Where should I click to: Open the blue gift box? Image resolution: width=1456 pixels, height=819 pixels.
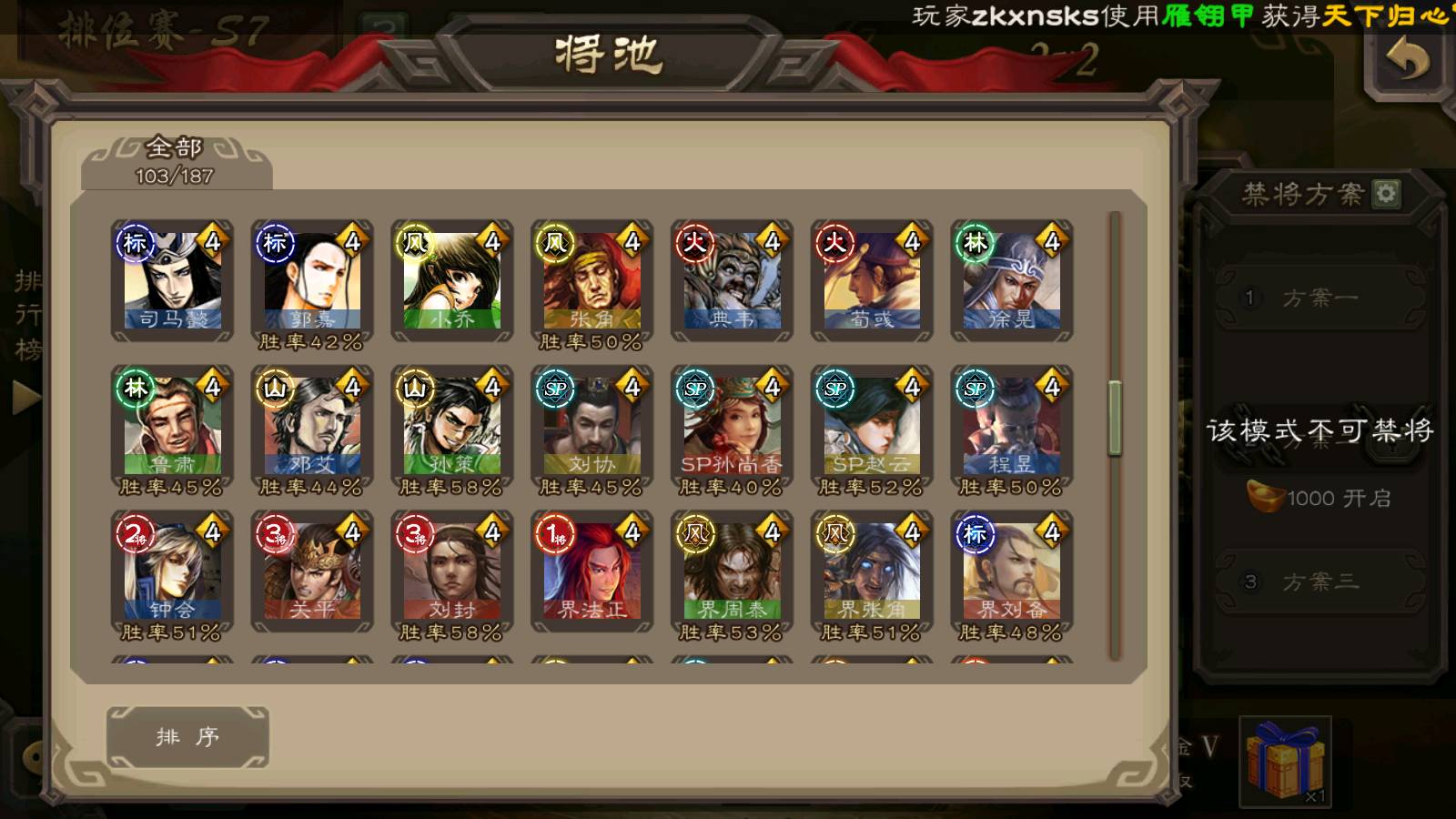[x=1285, y=760]
